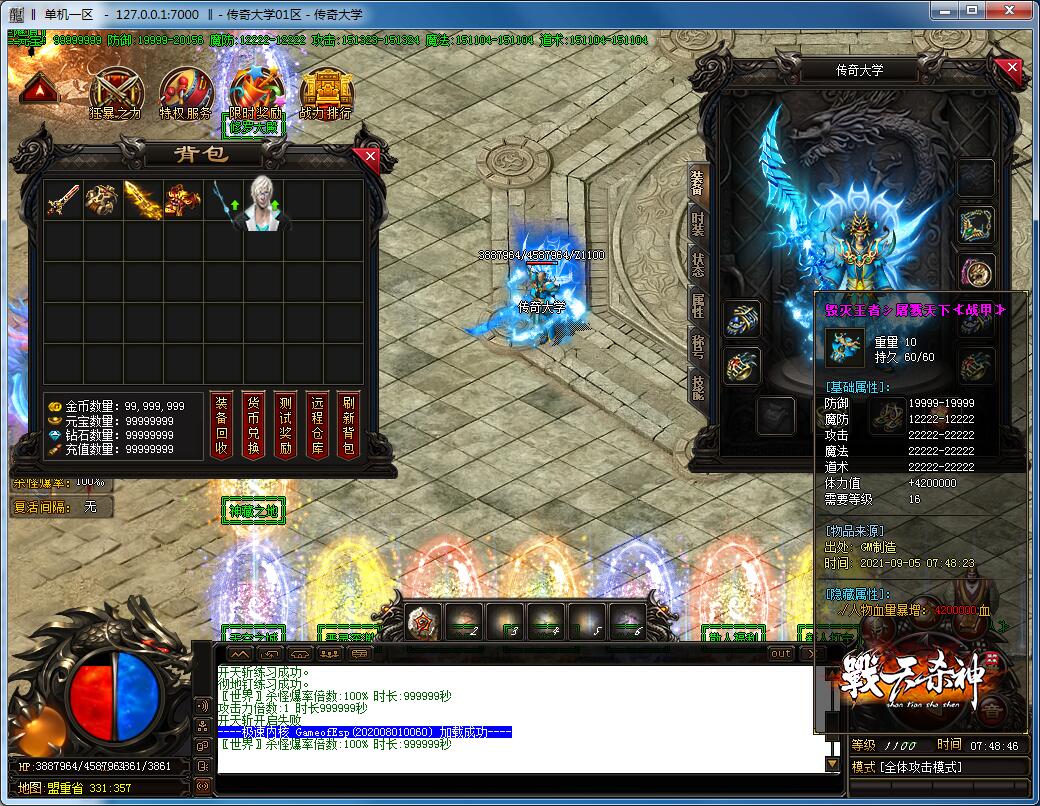Claim the 测试奖励 test reward button
Screen dimensions: 1040x806
285,424
